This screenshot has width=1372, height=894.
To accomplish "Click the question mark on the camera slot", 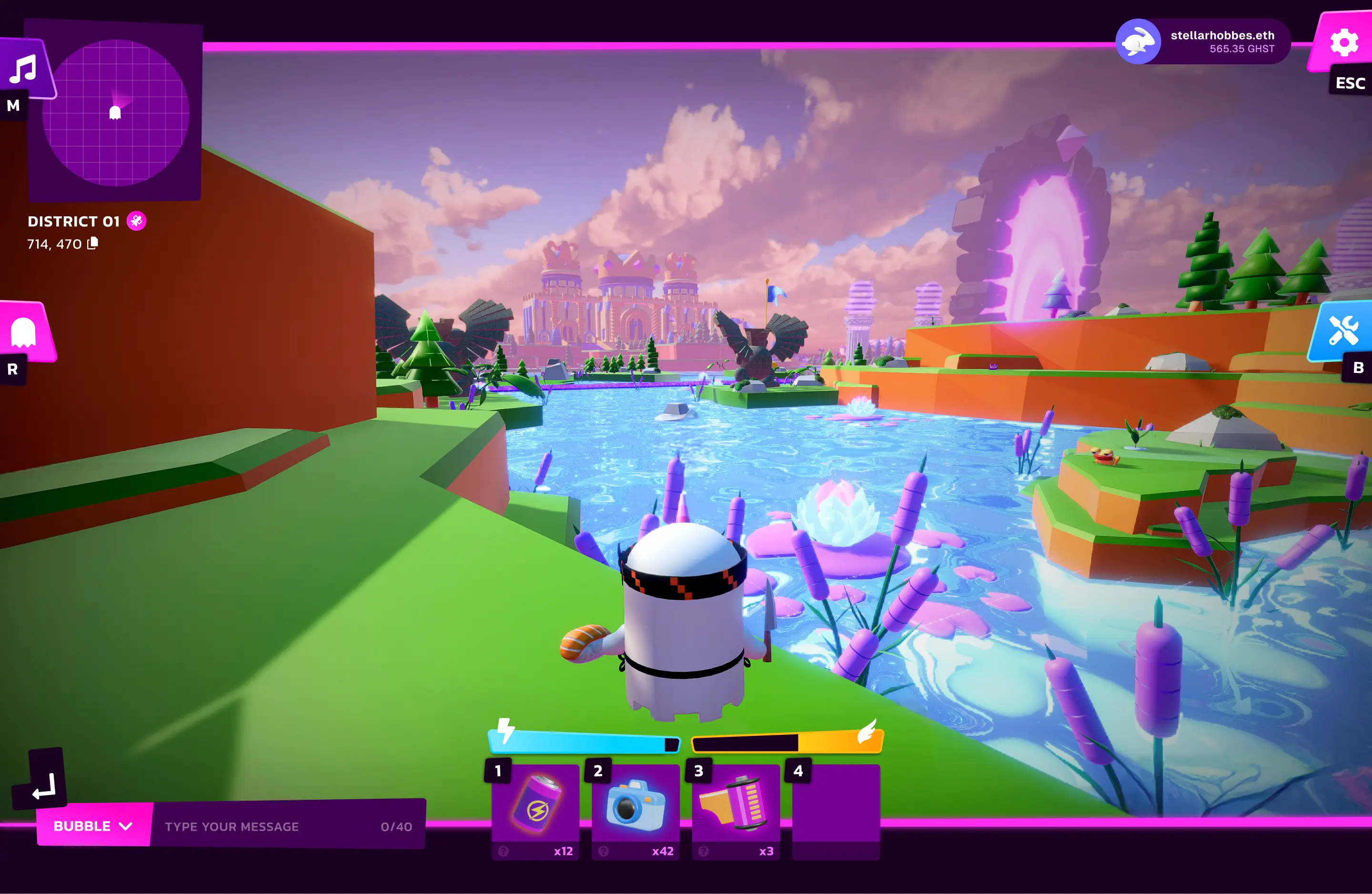I will [604, 851].
